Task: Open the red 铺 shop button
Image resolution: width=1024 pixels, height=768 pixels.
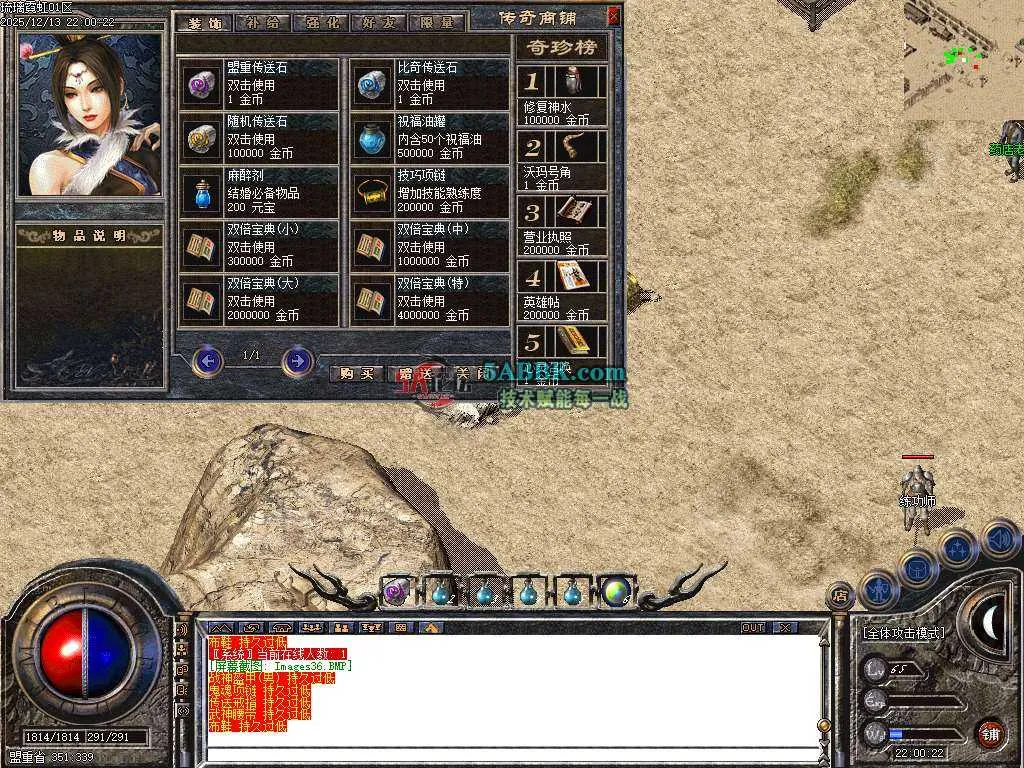Action: pos(989,734)
